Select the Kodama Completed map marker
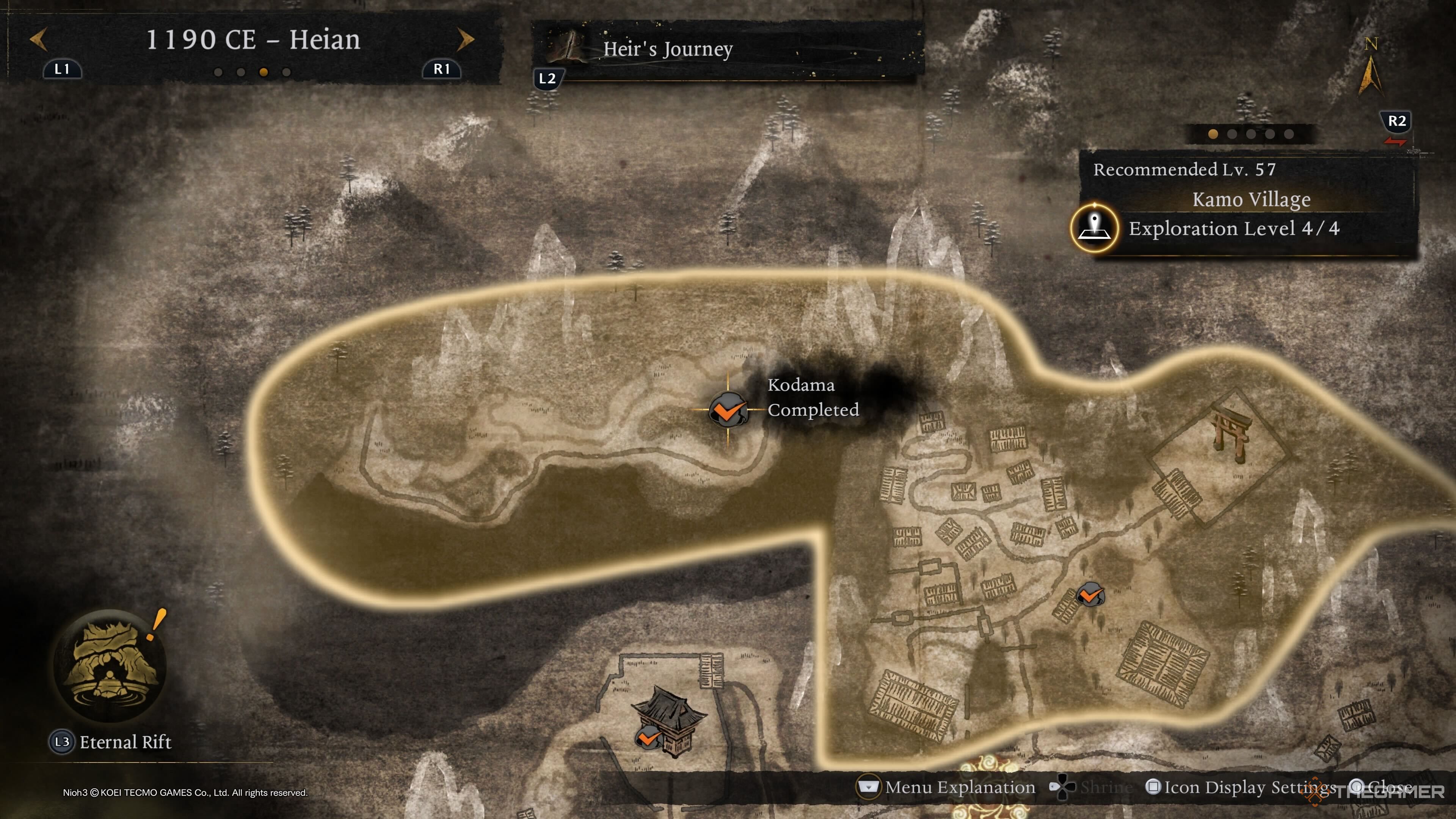1456x819 pixels. [728, 409]
